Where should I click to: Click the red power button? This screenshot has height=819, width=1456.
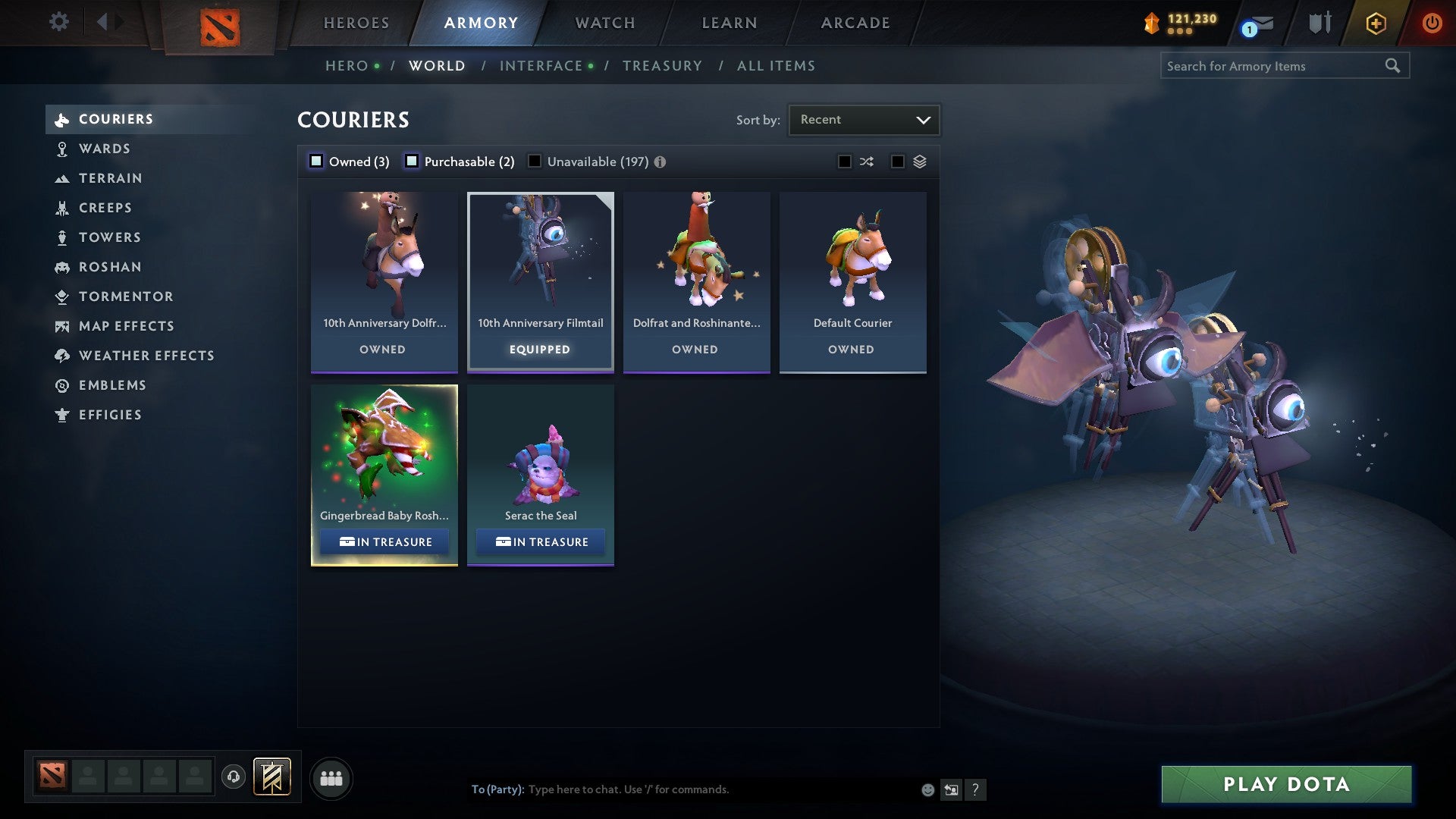1432,23
